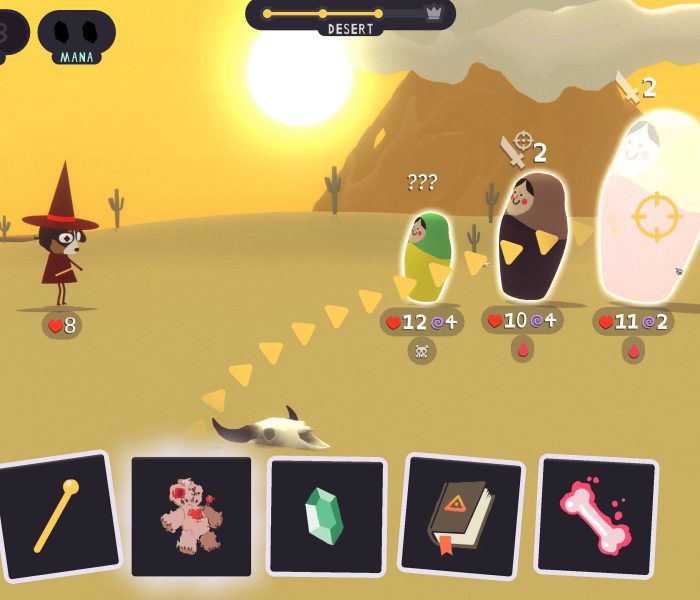The height and width of the screenshot is (600, 700).
Task: Target the small green nesting doll enemy
Action: pos(427,256)
